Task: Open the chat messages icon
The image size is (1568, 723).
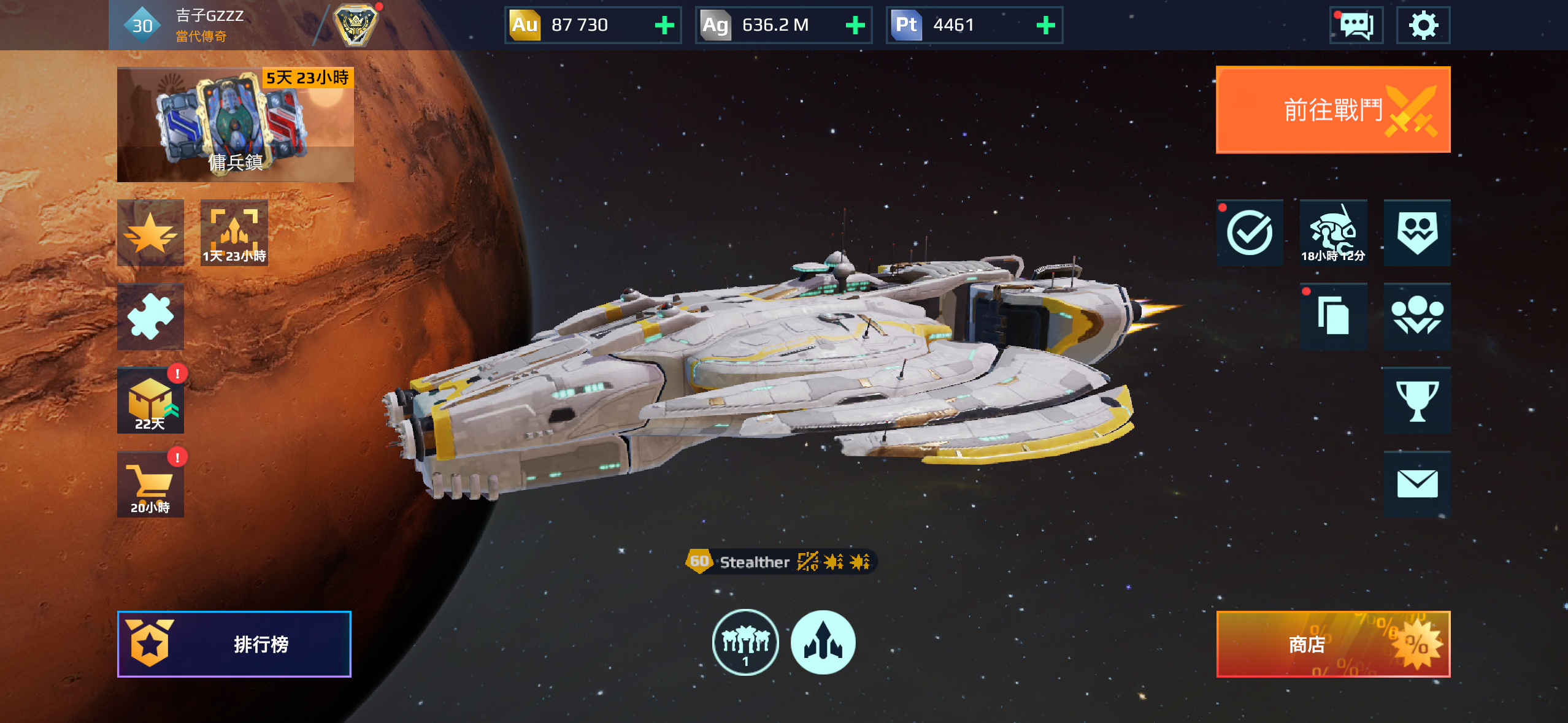Action: pyautogui.click(x=1356, y=25)
